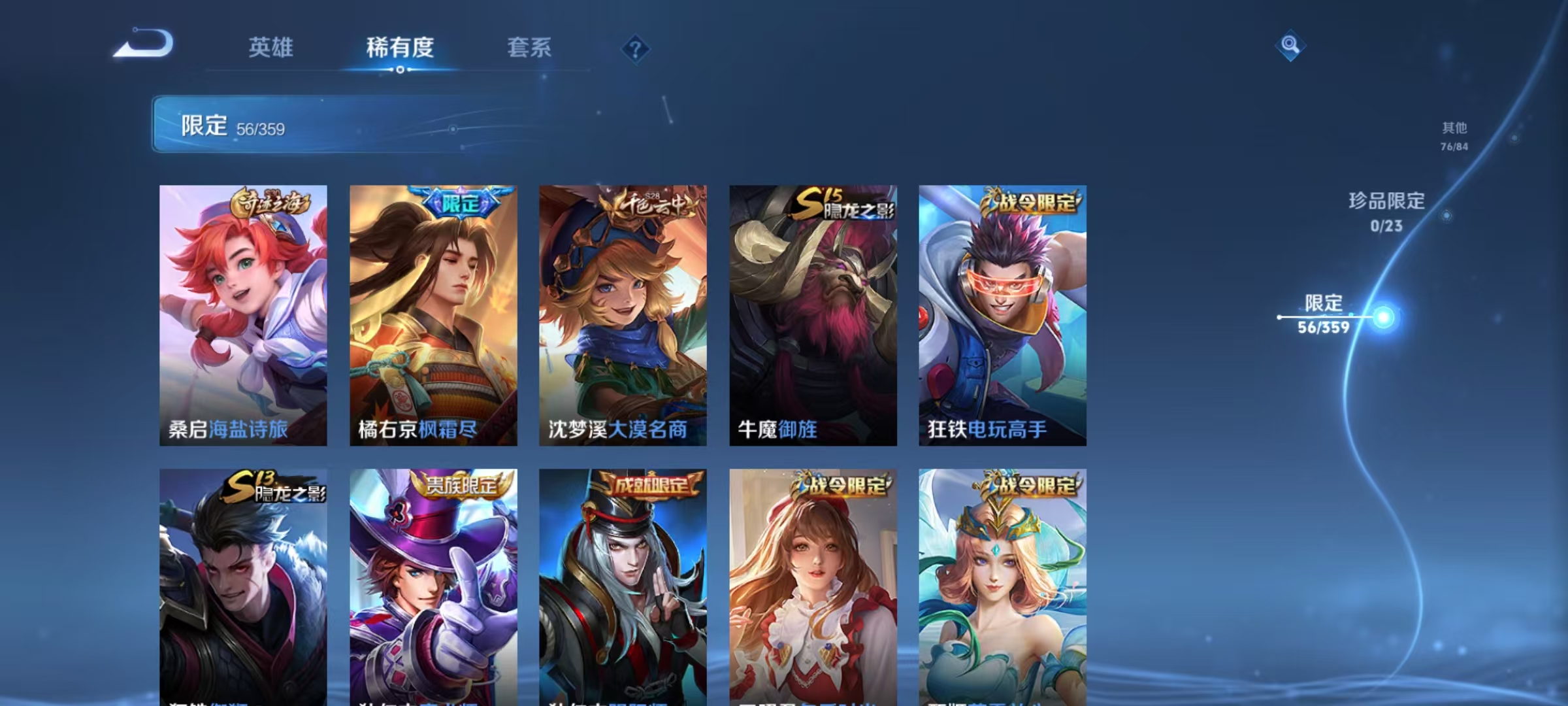Switch to the 英雄 tab

272,47
